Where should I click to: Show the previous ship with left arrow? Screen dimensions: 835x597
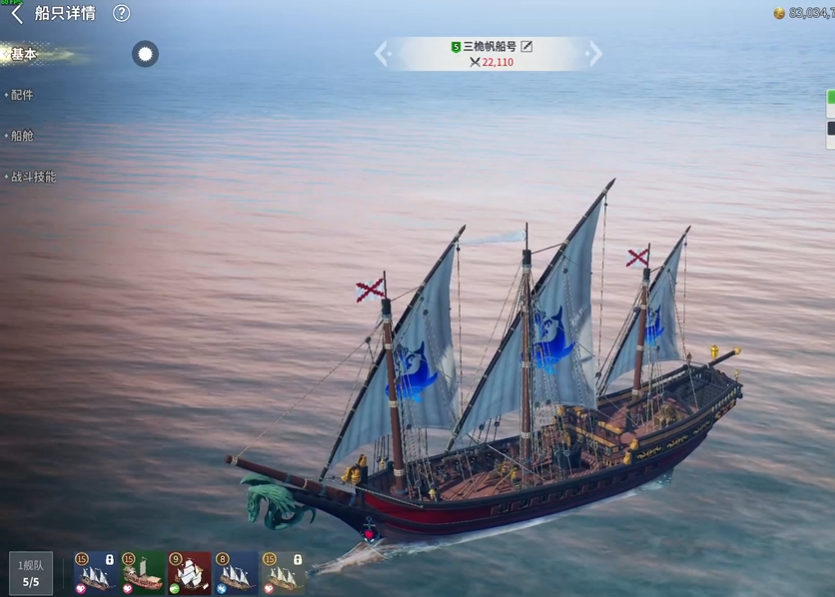pos(381,54)
